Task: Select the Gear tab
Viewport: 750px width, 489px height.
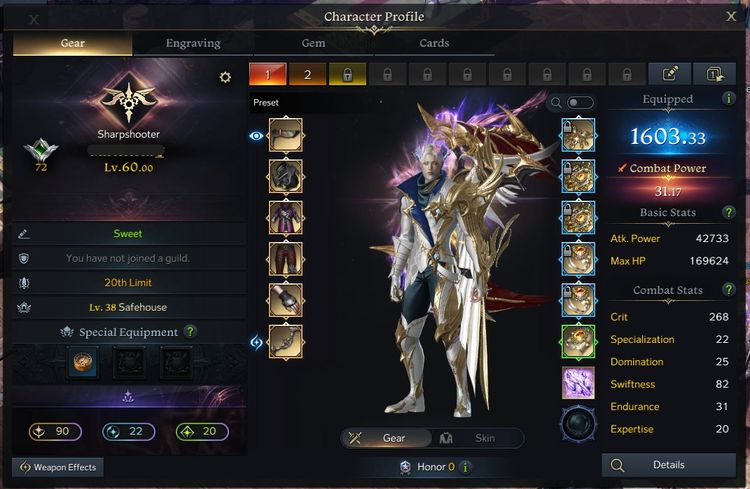Action: 71,43
